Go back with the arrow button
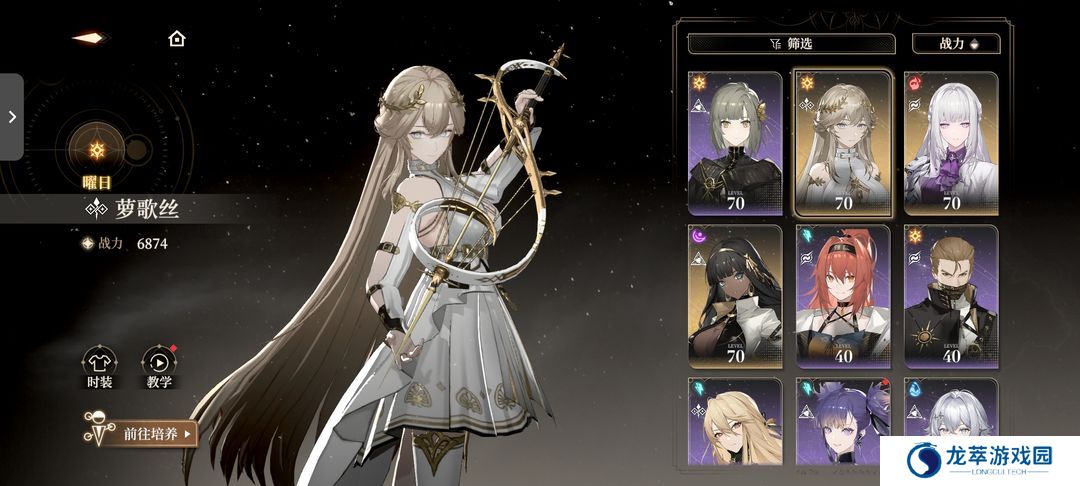The height and width of the screenshot is (486, 1080). pos(89,38)
